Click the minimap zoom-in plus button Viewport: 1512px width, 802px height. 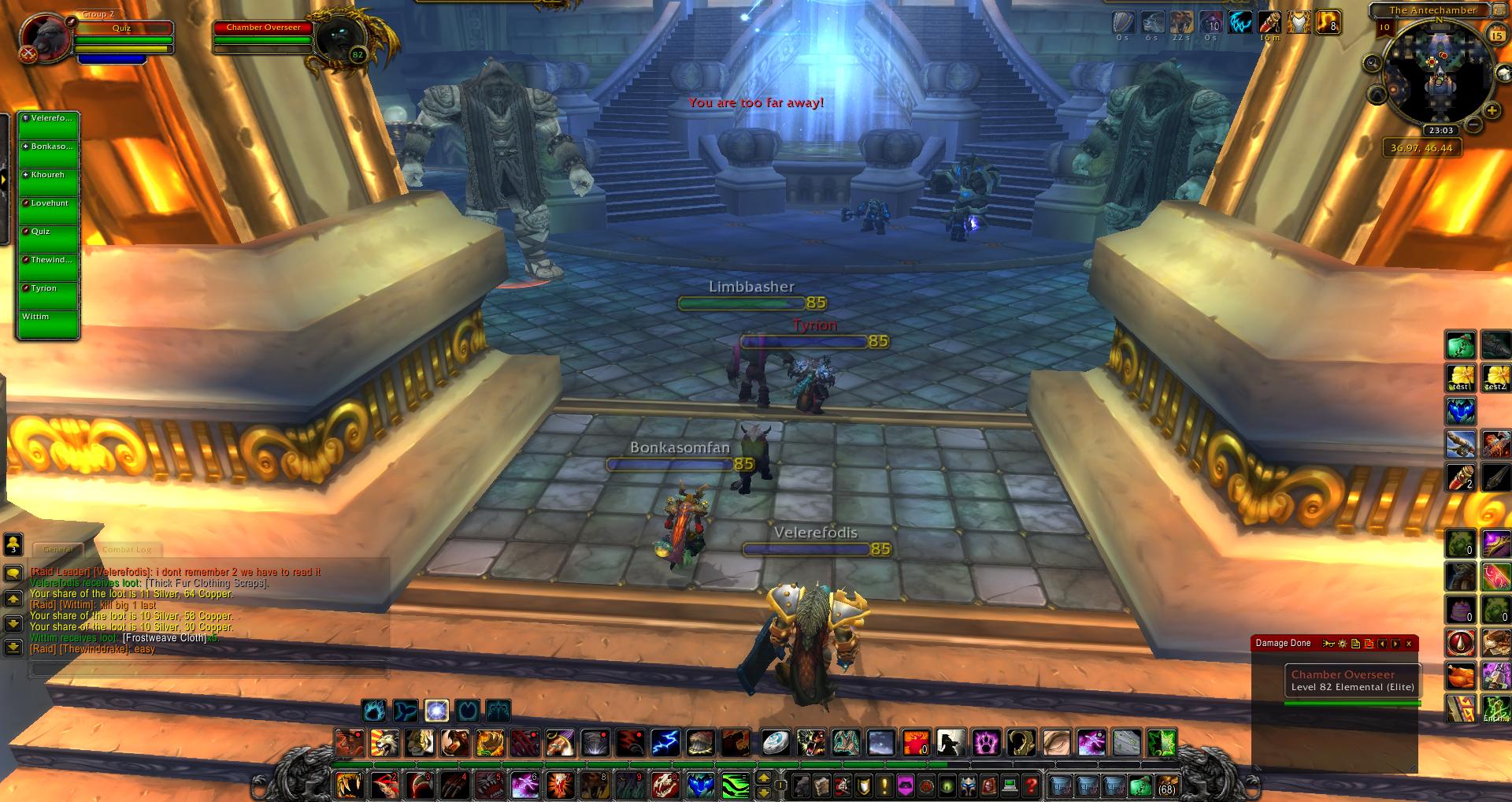[1491, 110]
